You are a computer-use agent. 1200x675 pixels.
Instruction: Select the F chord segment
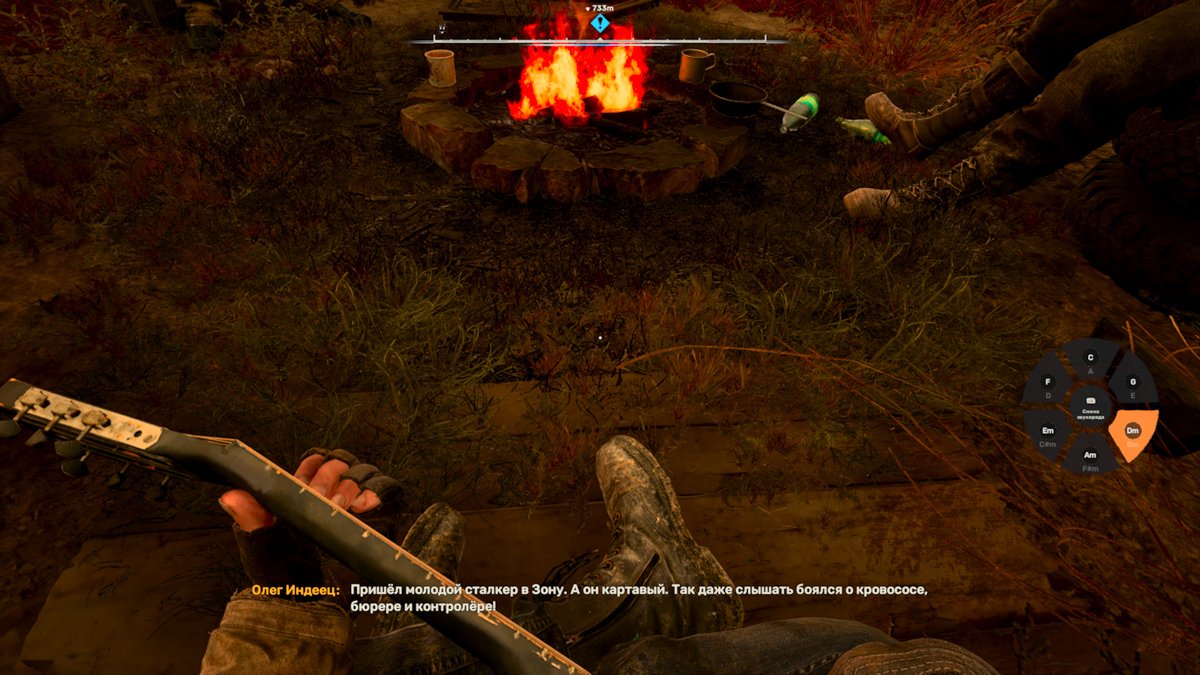point(1048,385)
